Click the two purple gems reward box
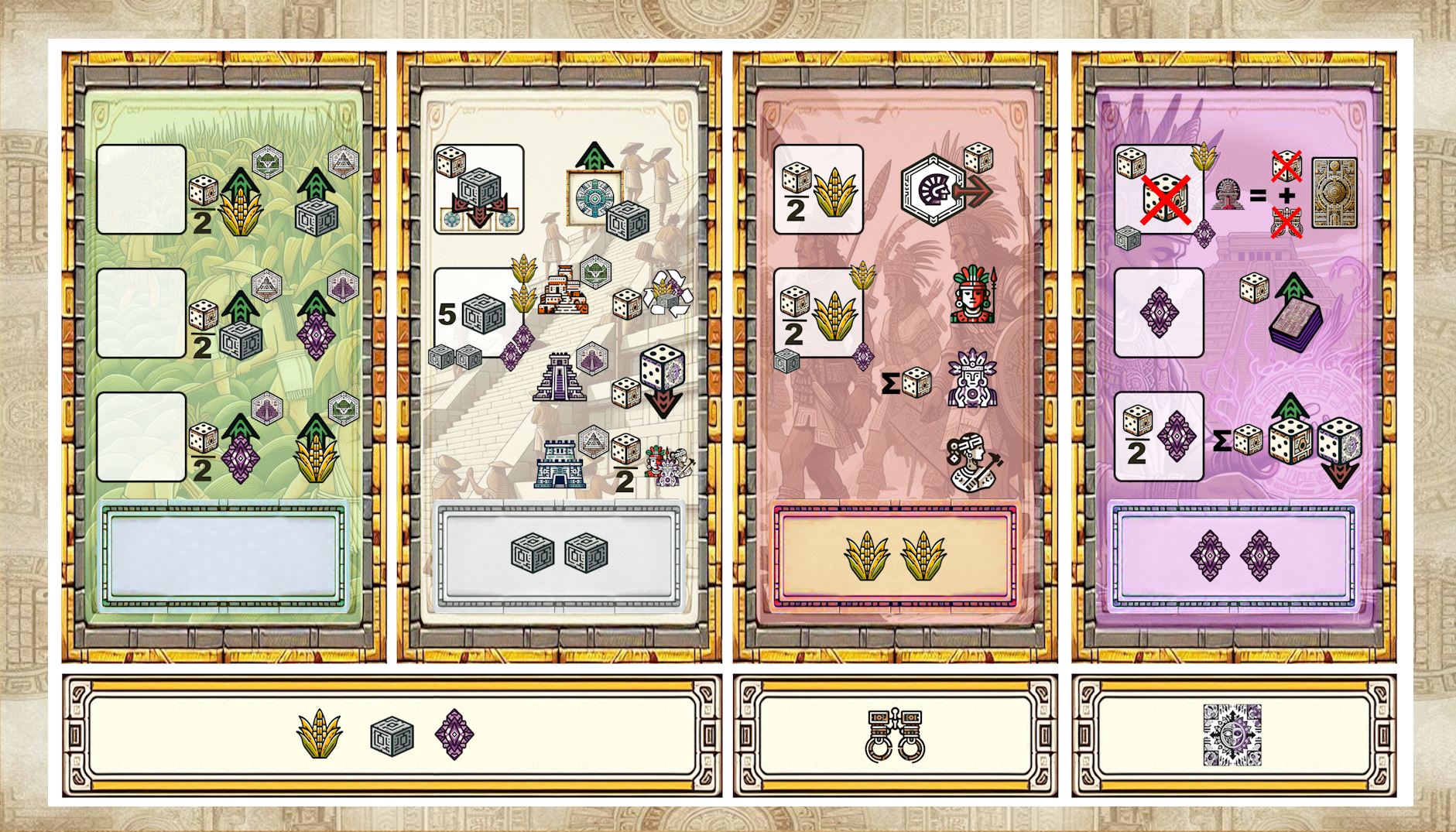Viewport: 1456px width, 832px height. coord(1234,554)
